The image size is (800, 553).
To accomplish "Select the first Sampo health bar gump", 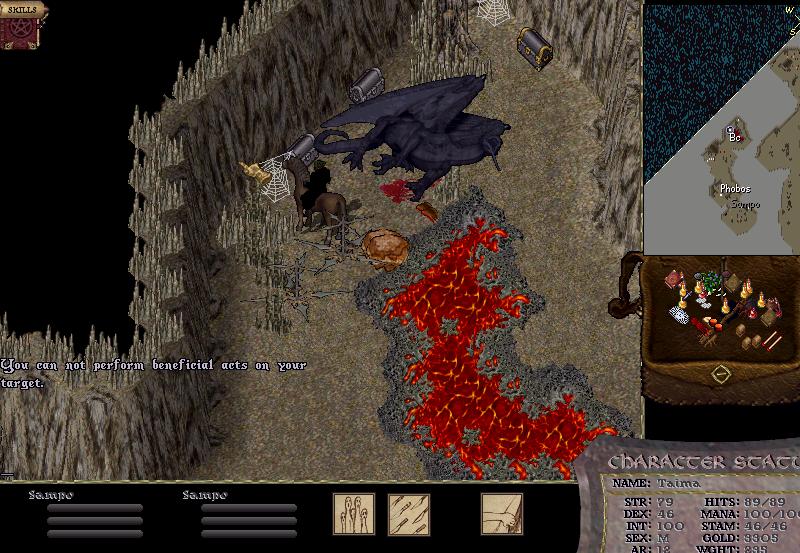I will (x=95, y=514).
